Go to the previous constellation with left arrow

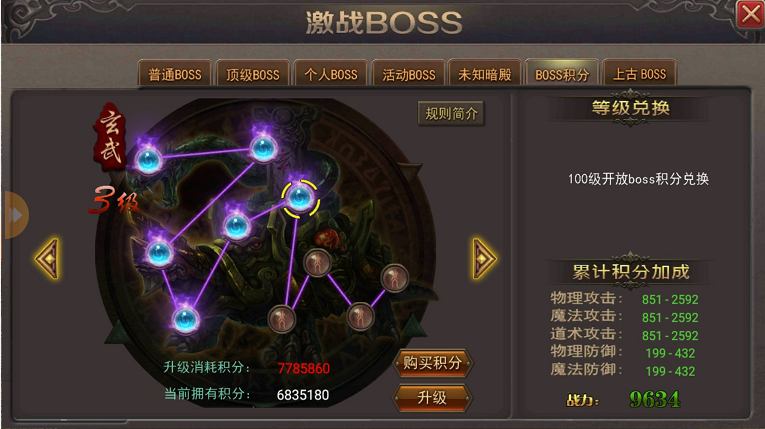pyautogui.click(x=47, y=258)
